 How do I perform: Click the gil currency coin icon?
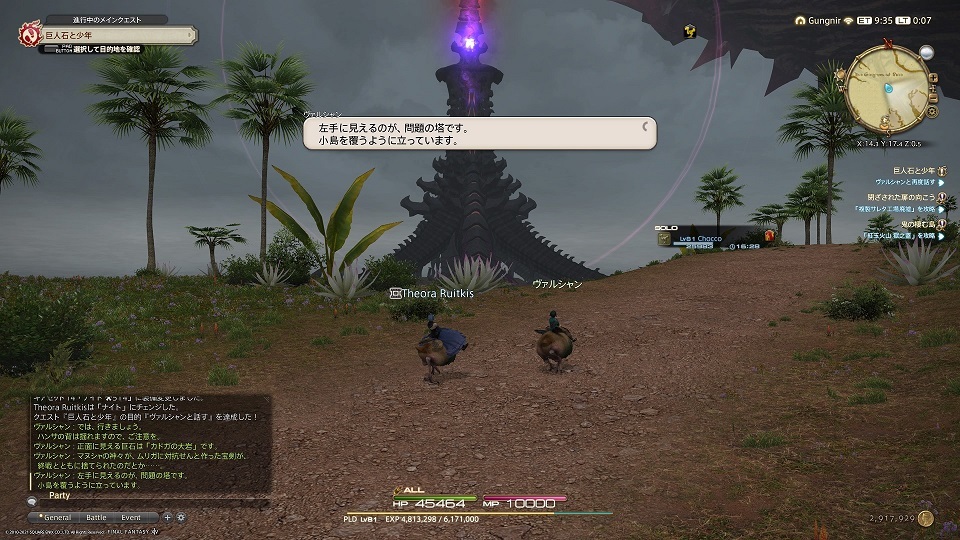(x=926, y=518)
